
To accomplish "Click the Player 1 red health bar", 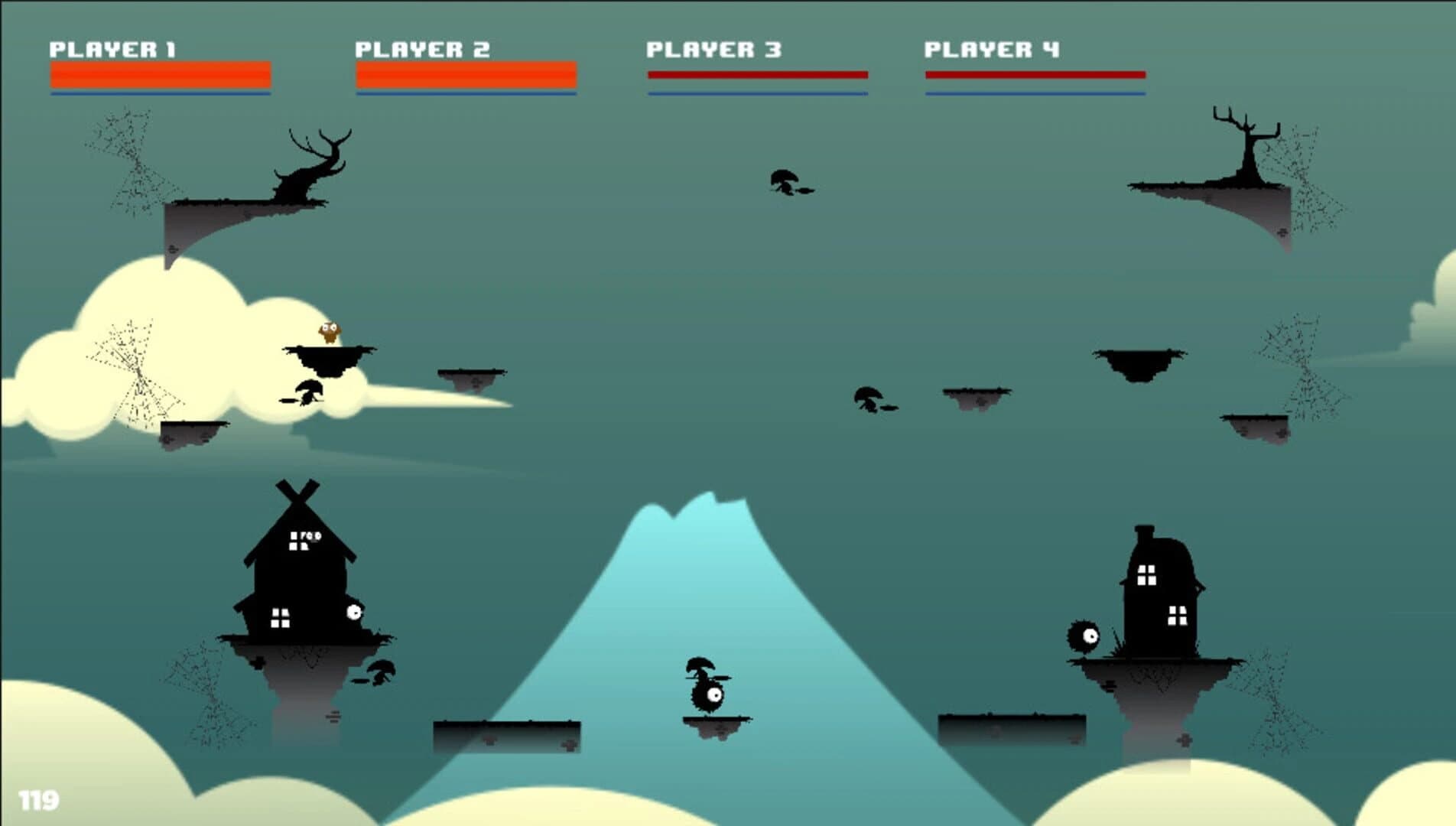I will point(159,73).
